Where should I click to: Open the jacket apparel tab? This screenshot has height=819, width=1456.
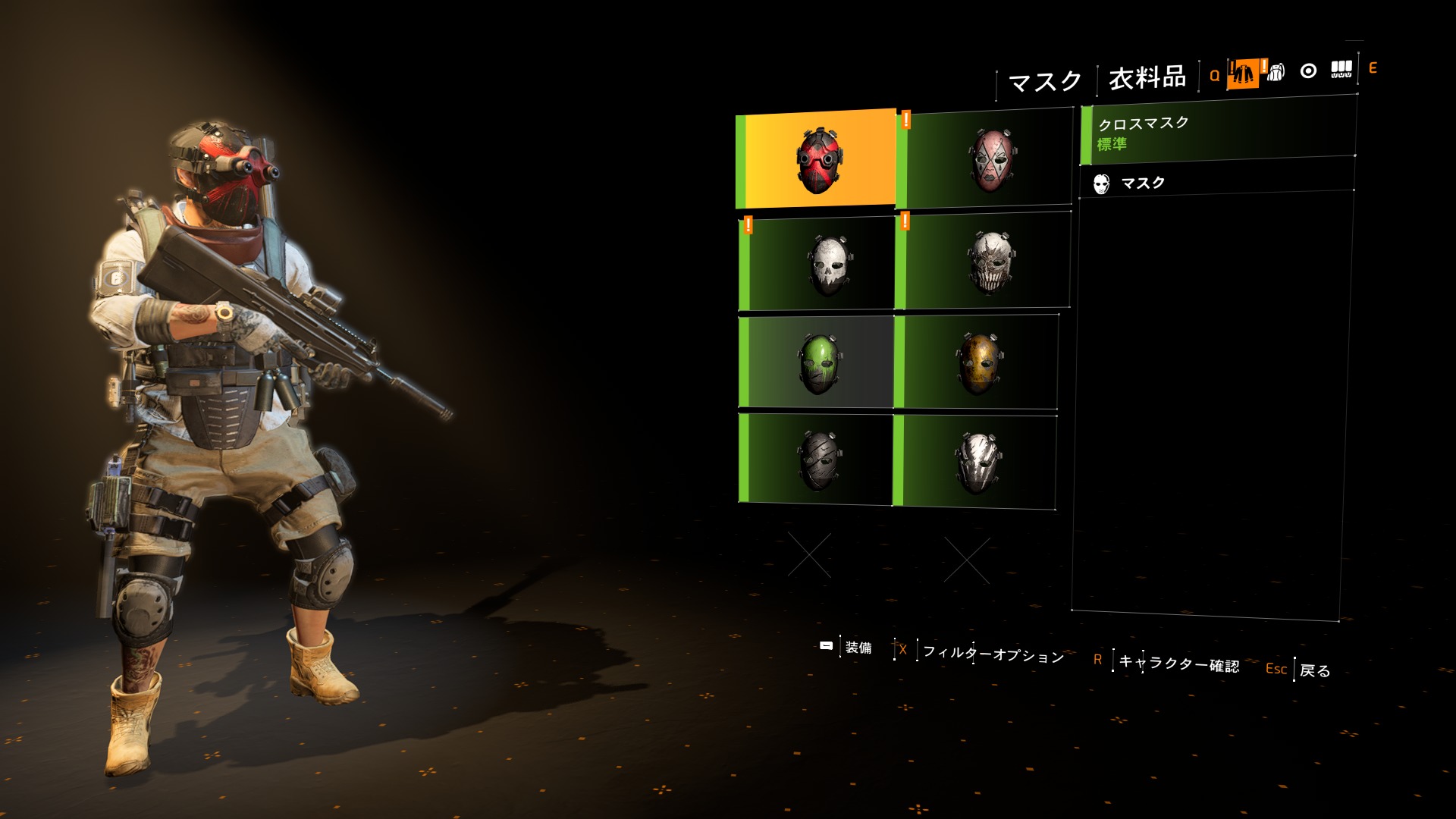tap(1242, 74)
